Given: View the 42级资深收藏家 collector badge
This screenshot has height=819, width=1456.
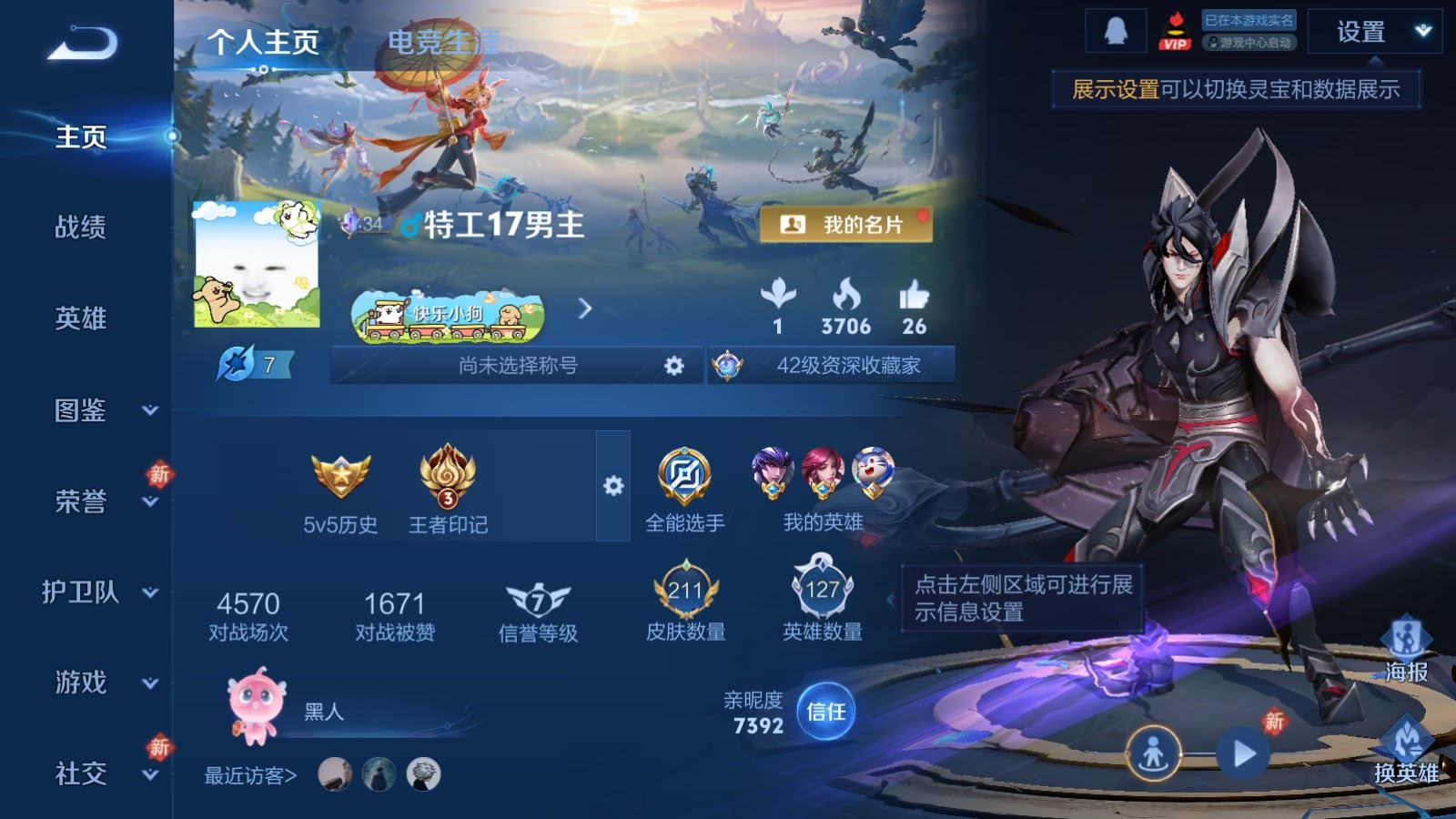Looking at the screenshot, I should (832, 366).
